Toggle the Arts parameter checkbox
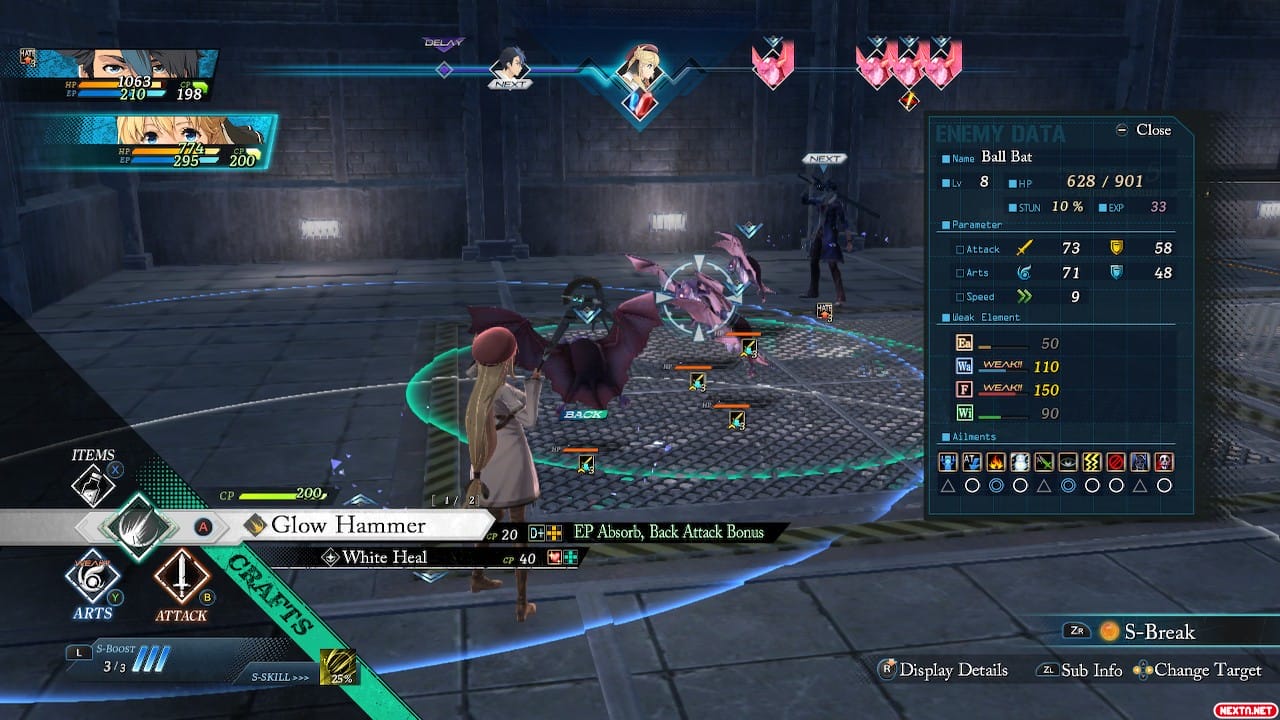The width and height of the screenshot is (1280, 720). coord(961,273)
